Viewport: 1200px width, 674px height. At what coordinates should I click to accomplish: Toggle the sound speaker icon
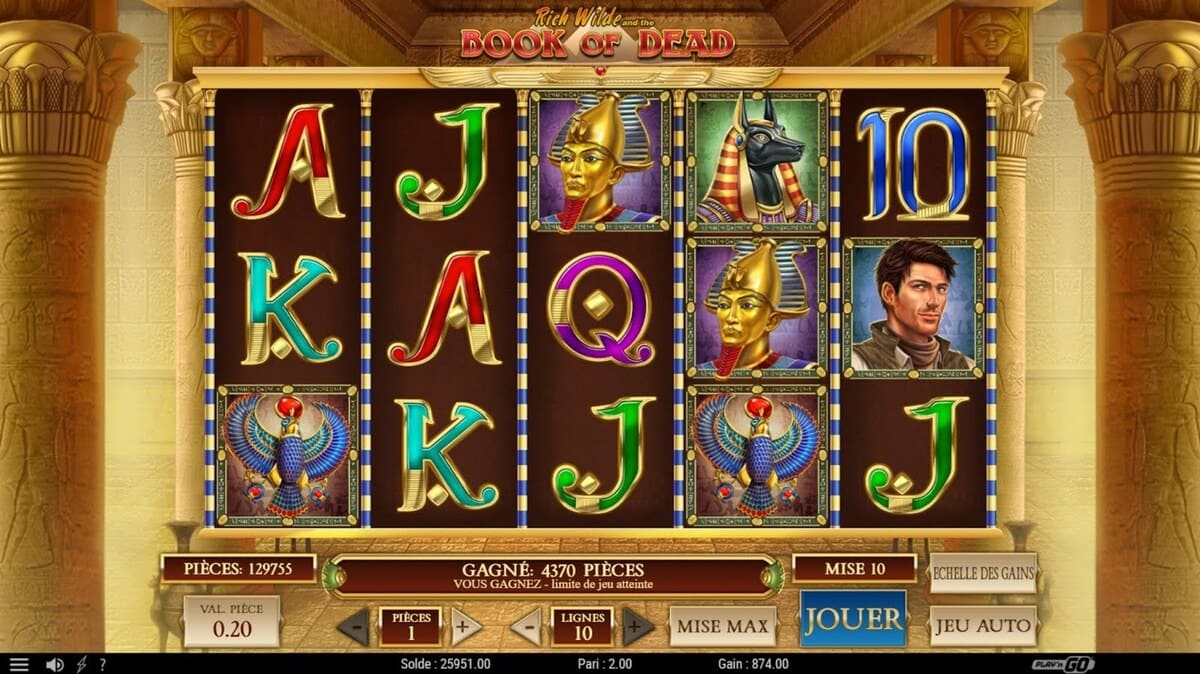point(55,664)
